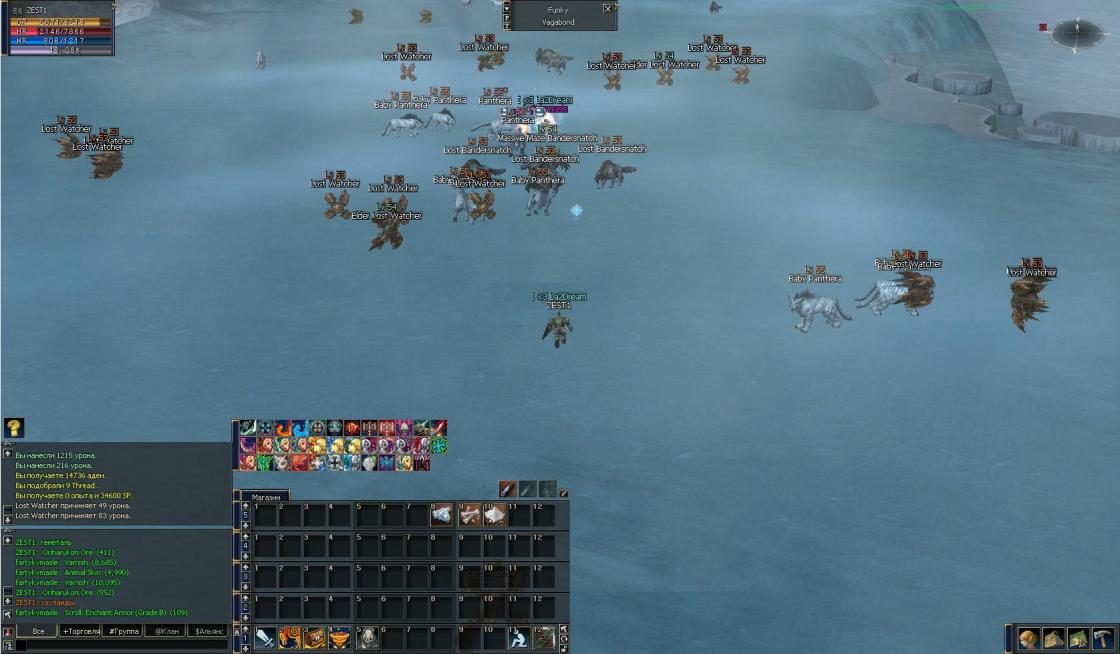Close the Funky target window
This screenshot has height=654, width=1120.
click(x=607, y=8)
